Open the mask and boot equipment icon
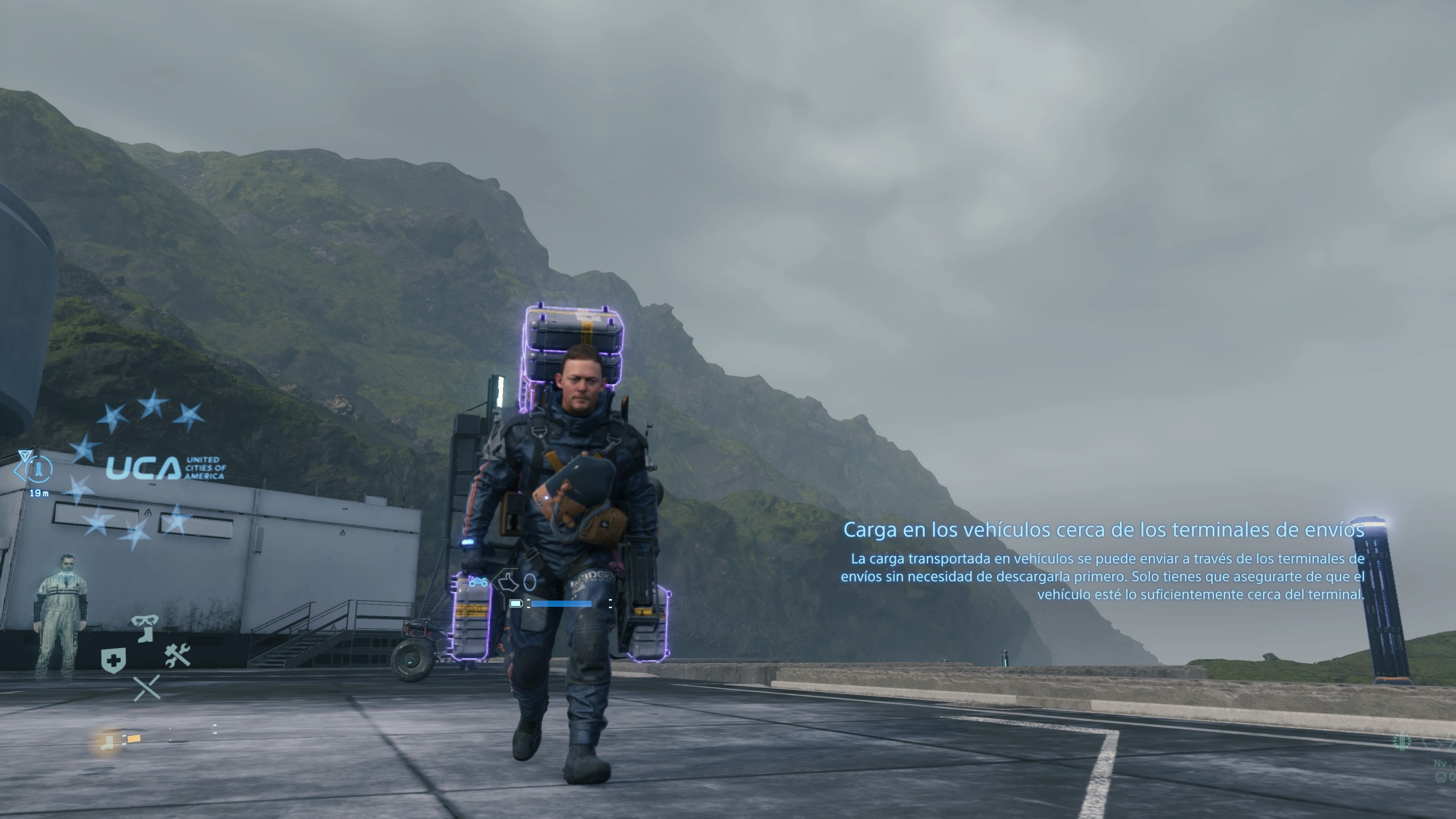Screen dimensions: 1456x819 click(x=145, y=627)
